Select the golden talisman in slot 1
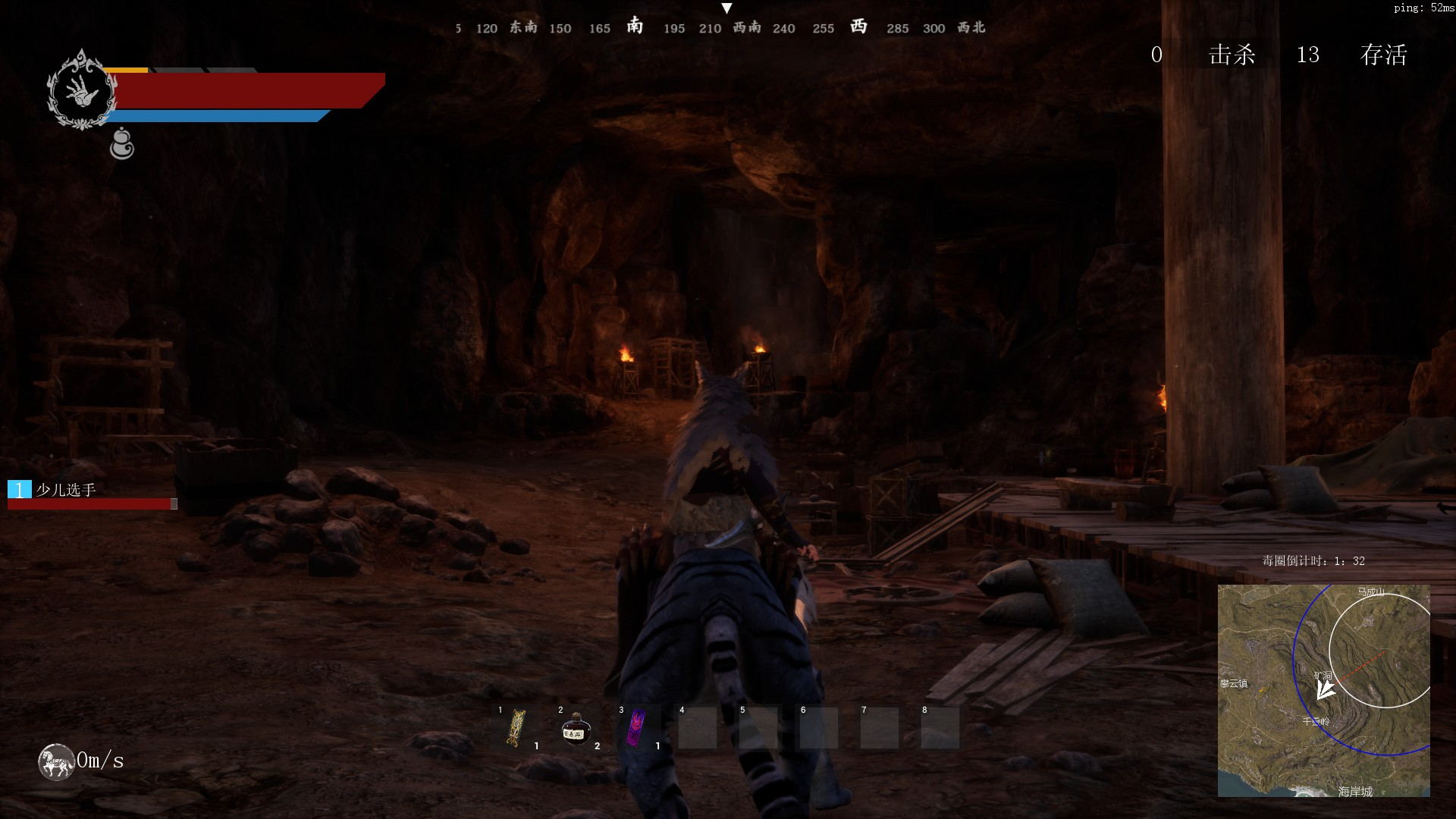 coord(518,728)
